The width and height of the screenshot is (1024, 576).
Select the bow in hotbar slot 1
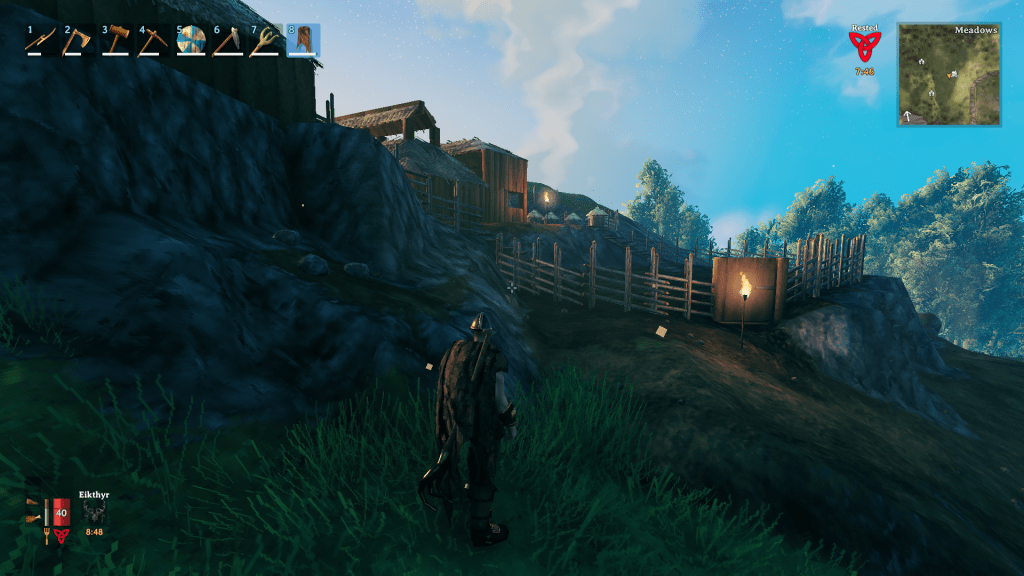41,40
